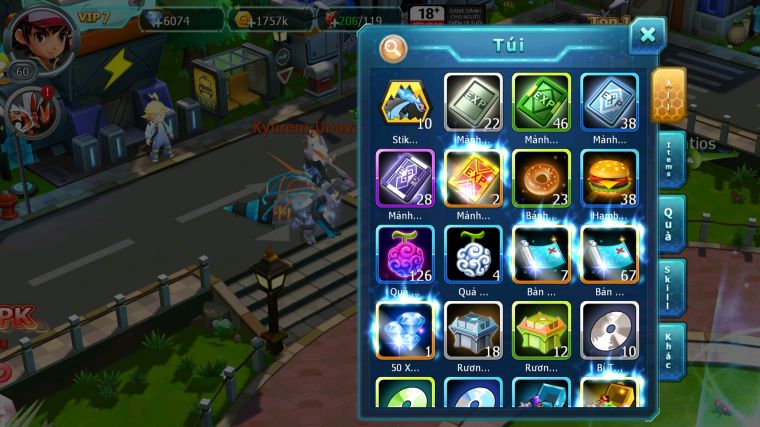
Task: Pick the purple shard with 28
Action: [405, 178]
